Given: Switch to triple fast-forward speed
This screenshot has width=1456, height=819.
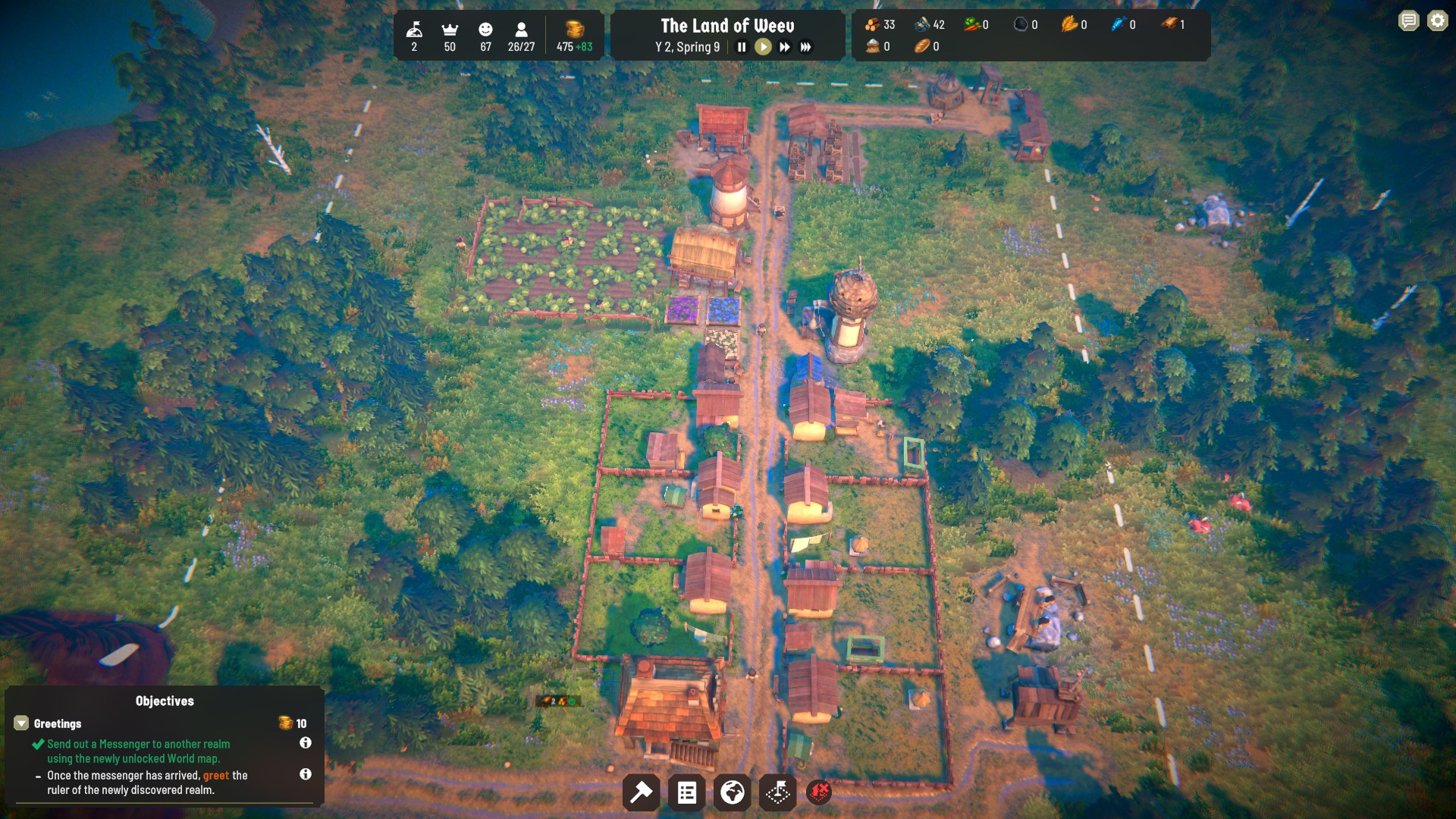Looking at the screenshot, I should [805, 47].
